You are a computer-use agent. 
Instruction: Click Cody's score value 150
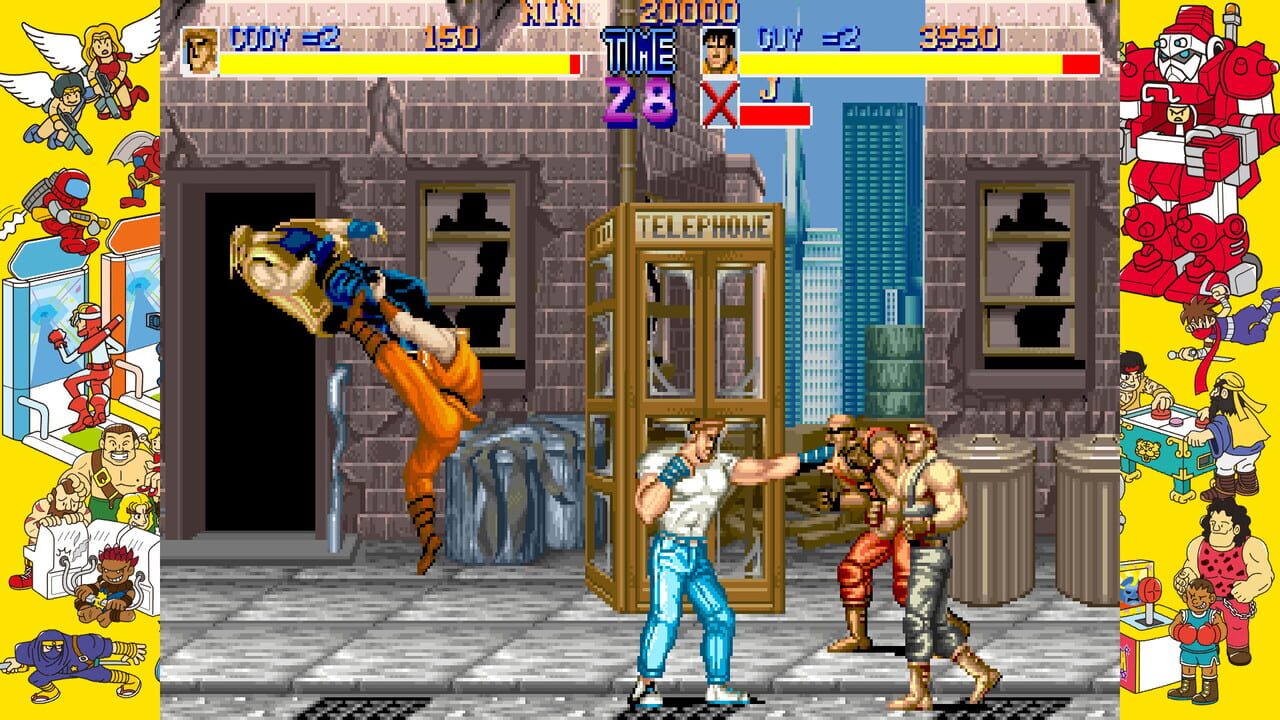pos(453,38)
